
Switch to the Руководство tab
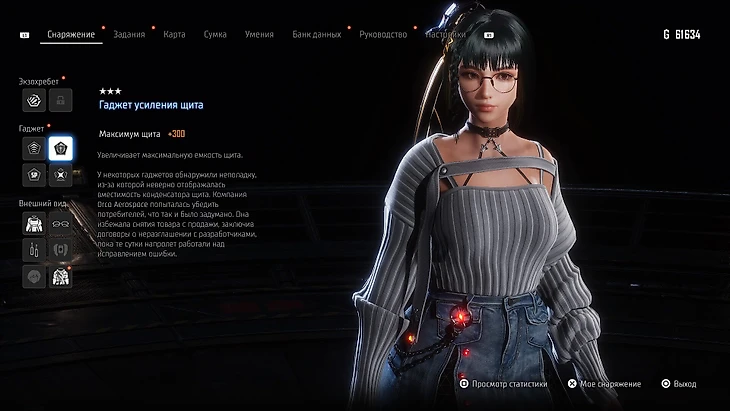(x=382, y=34)
